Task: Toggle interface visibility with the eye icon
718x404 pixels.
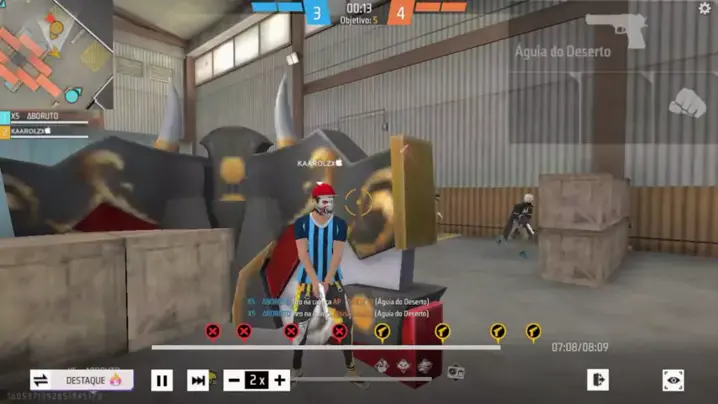Action: tap(673, 380)
